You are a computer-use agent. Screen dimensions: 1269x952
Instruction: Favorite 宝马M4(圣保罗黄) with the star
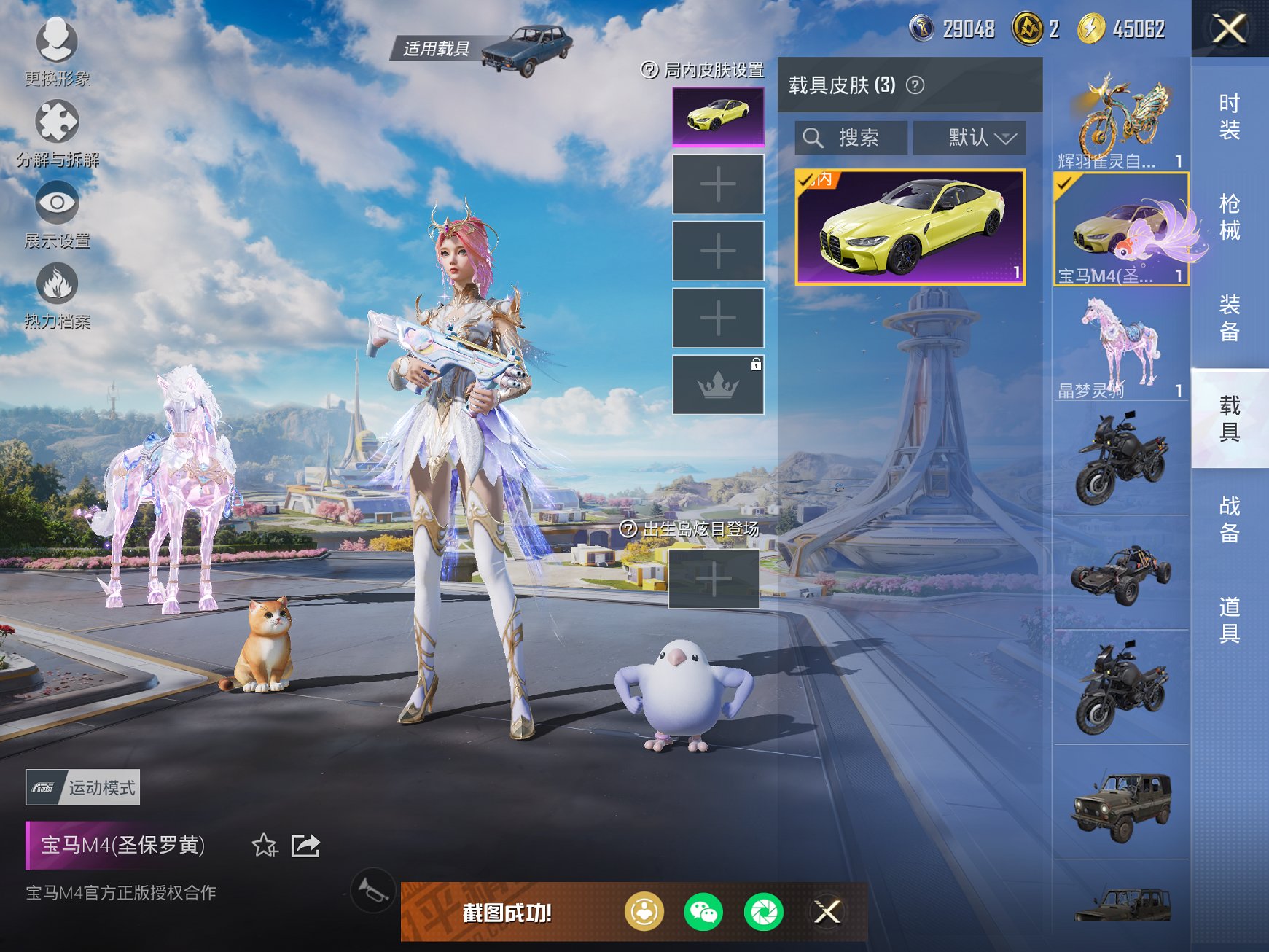(x=267, y=844)
